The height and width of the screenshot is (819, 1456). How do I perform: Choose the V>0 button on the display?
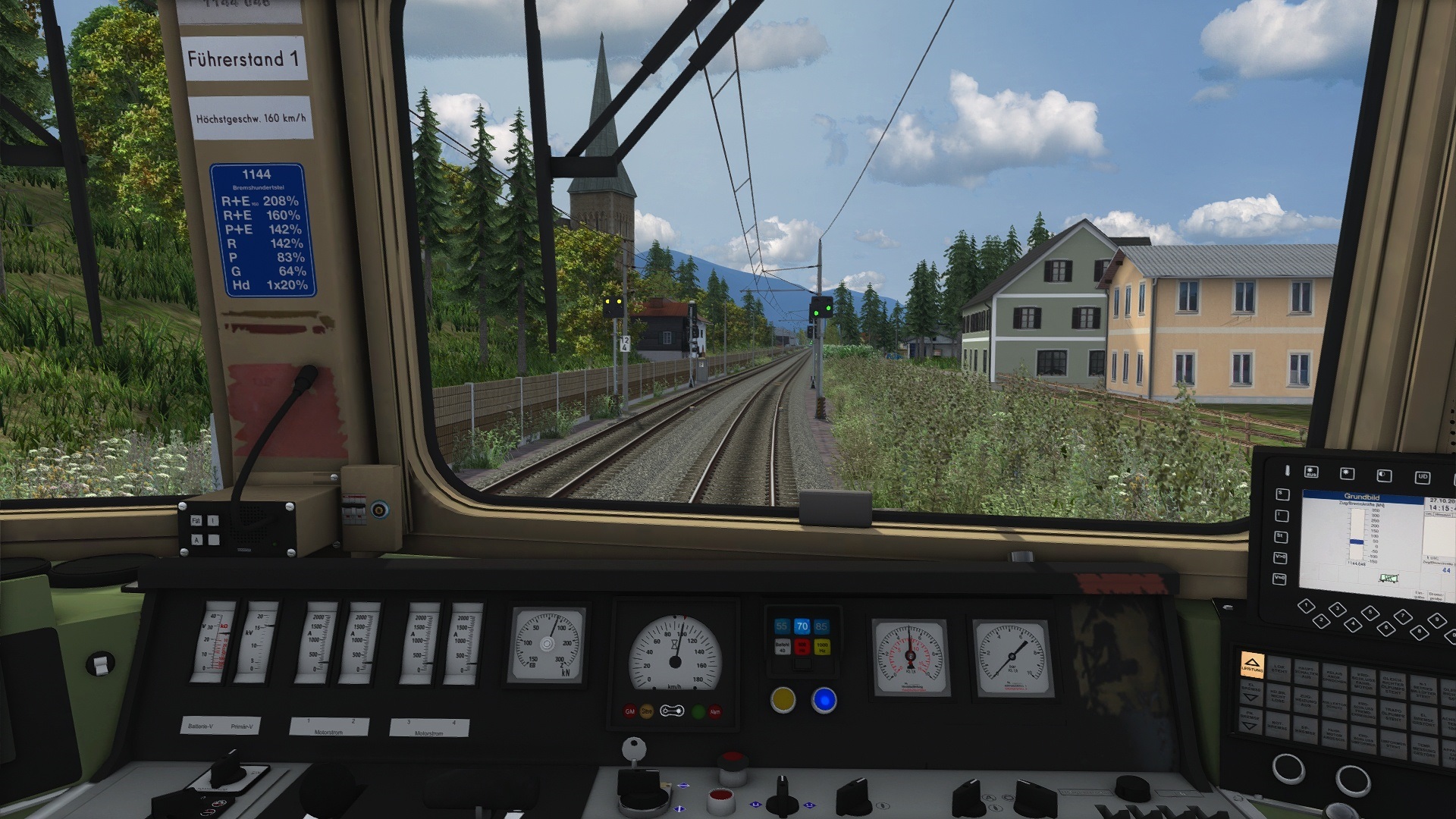click(x=1281, y=557)
